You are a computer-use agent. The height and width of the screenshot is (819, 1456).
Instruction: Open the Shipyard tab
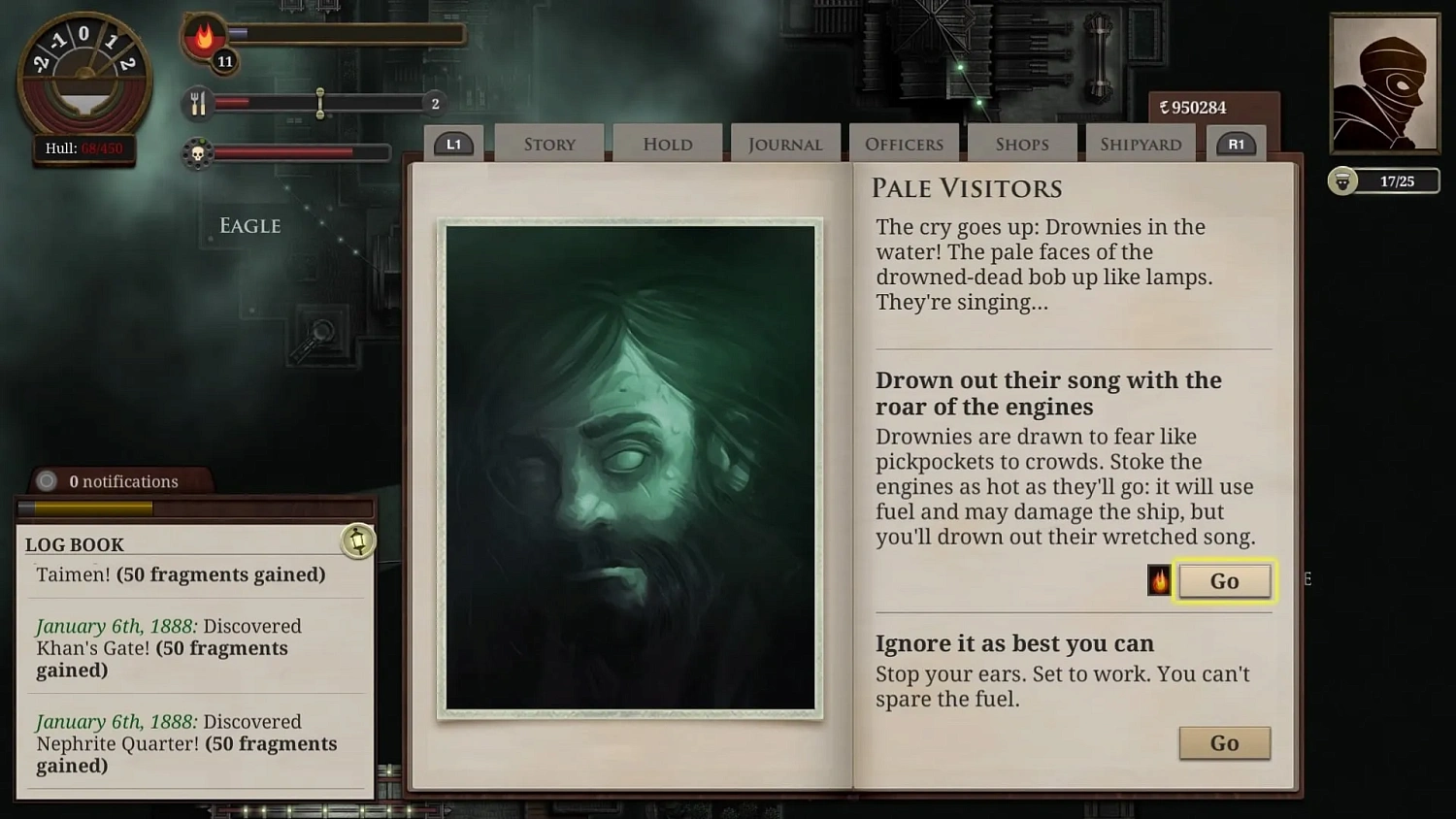[x=1141, y=143]
